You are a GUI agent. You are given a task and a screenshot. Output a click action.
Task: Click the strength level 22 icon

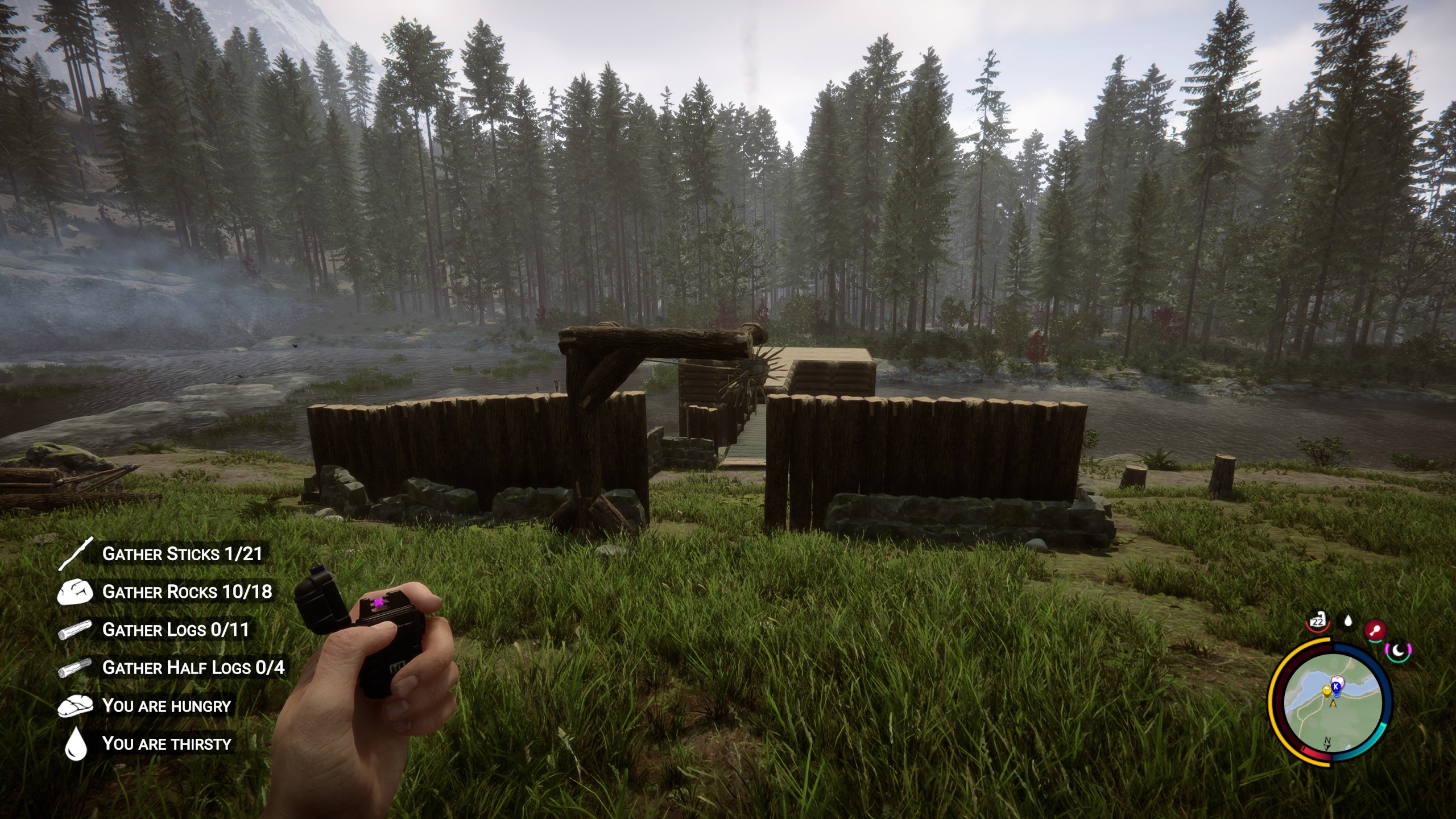pyautogui.click(x=1317, y=622)
